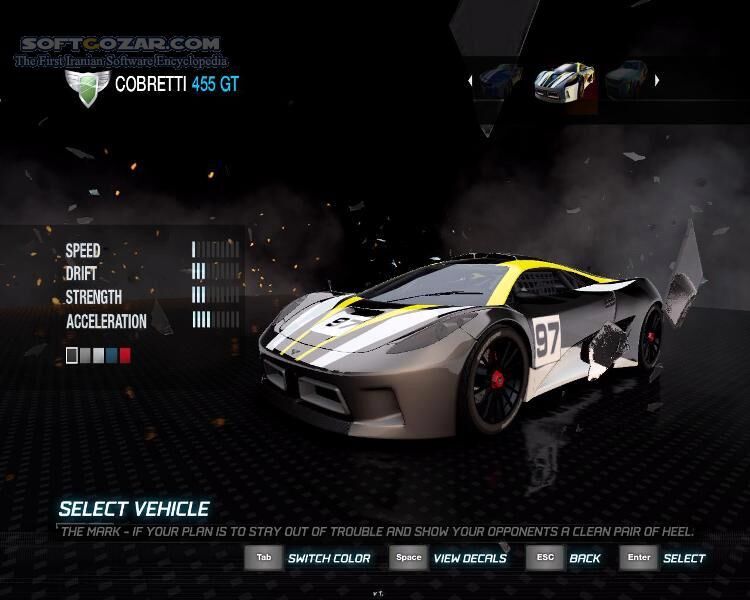
Task: Click the Switch Color option
Action: click(328, 558)
